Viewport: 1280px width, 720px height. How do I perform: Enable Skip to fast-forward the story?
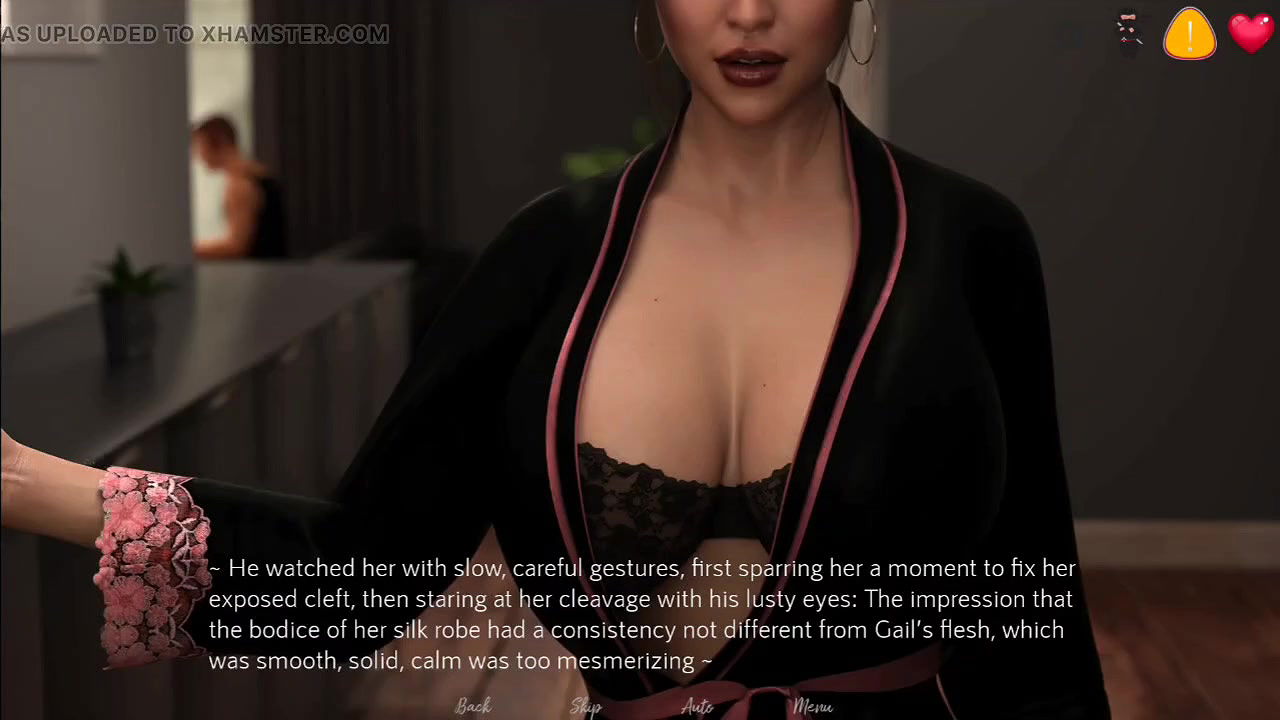[586, 706]
